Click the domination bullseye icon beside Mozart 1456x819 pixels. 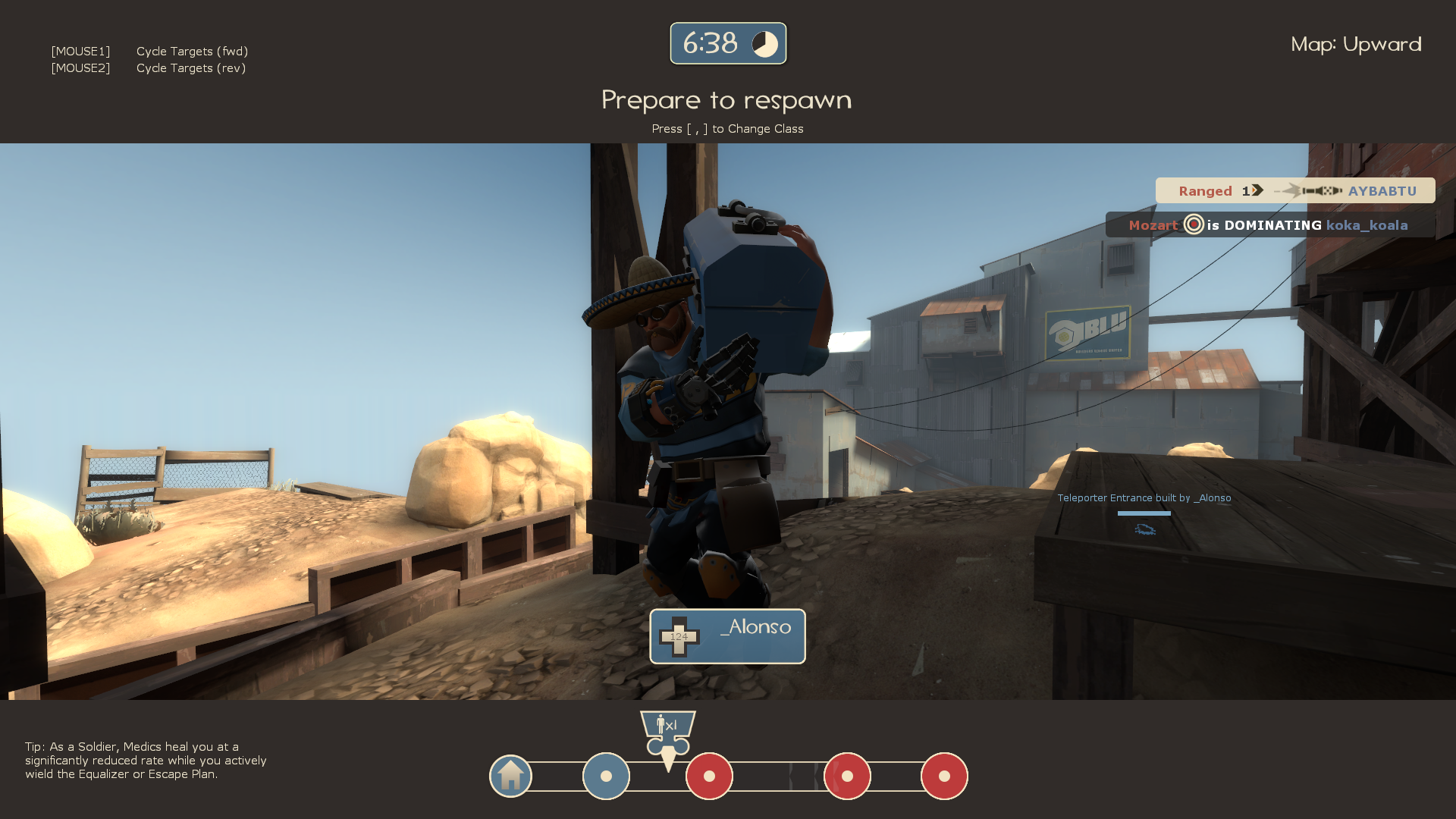(x=1192, y=225)
